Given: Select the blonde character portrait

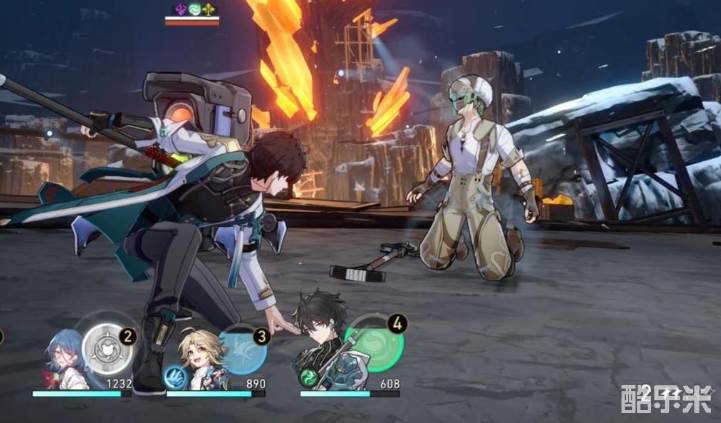Looking at the screenshot, I should coord(198,358).
